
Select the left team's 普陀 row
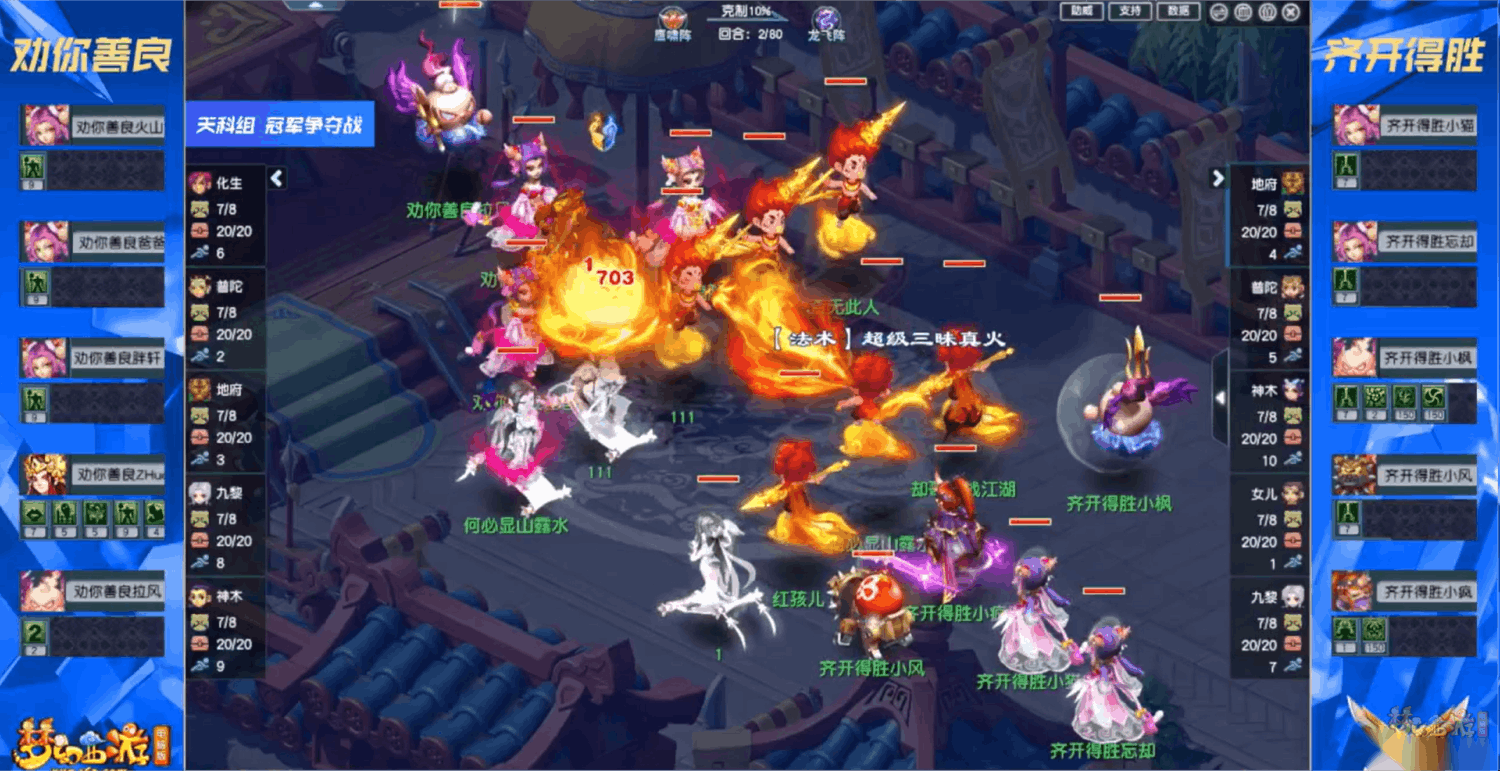point(226,318)
